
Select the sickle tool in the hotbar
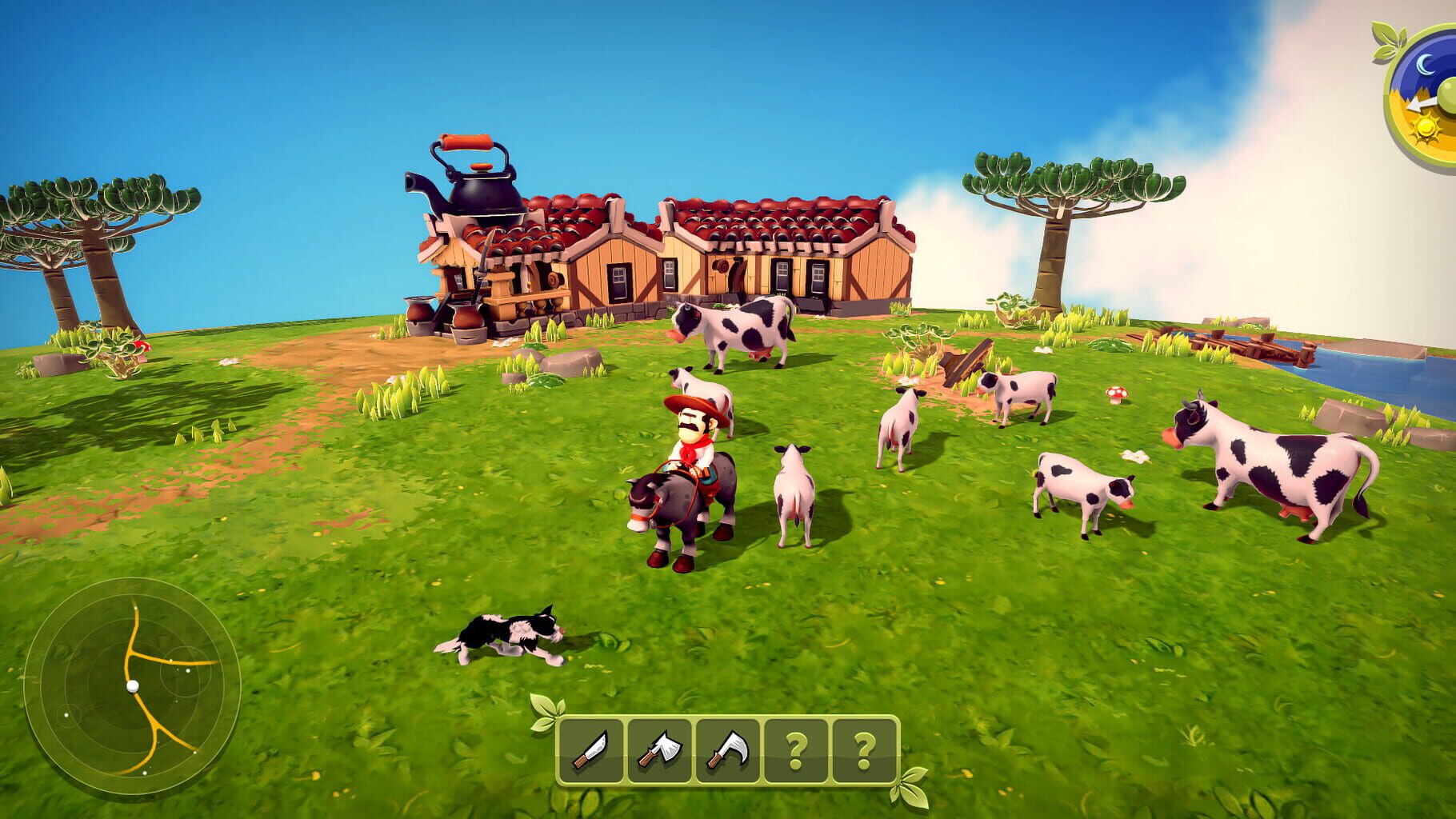click(x=726, y=748)
